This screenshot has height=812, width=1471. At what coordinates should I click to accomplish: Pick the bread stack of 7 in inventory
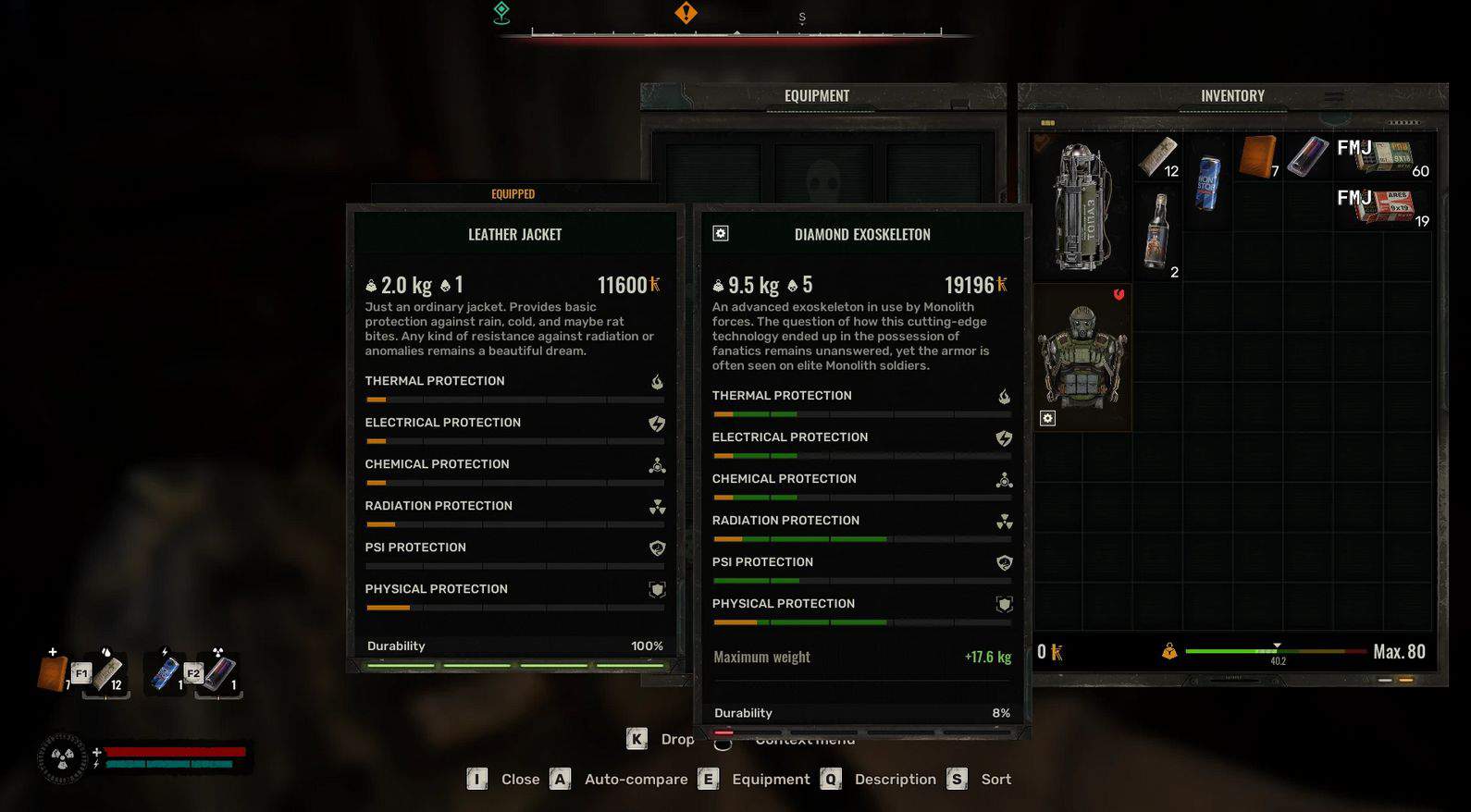point(1258,155)
